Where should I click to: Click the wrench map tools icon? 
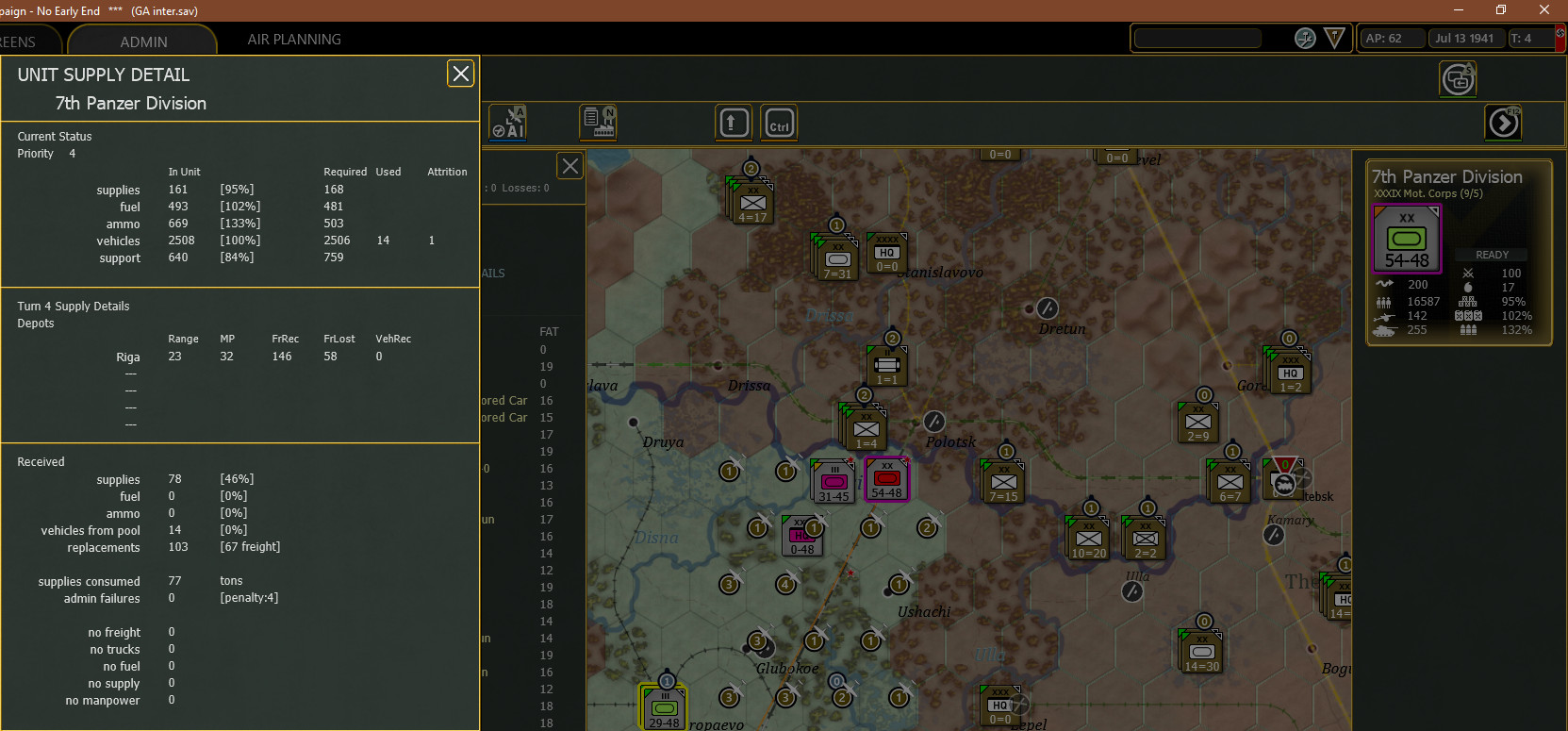coord(1305,39)
